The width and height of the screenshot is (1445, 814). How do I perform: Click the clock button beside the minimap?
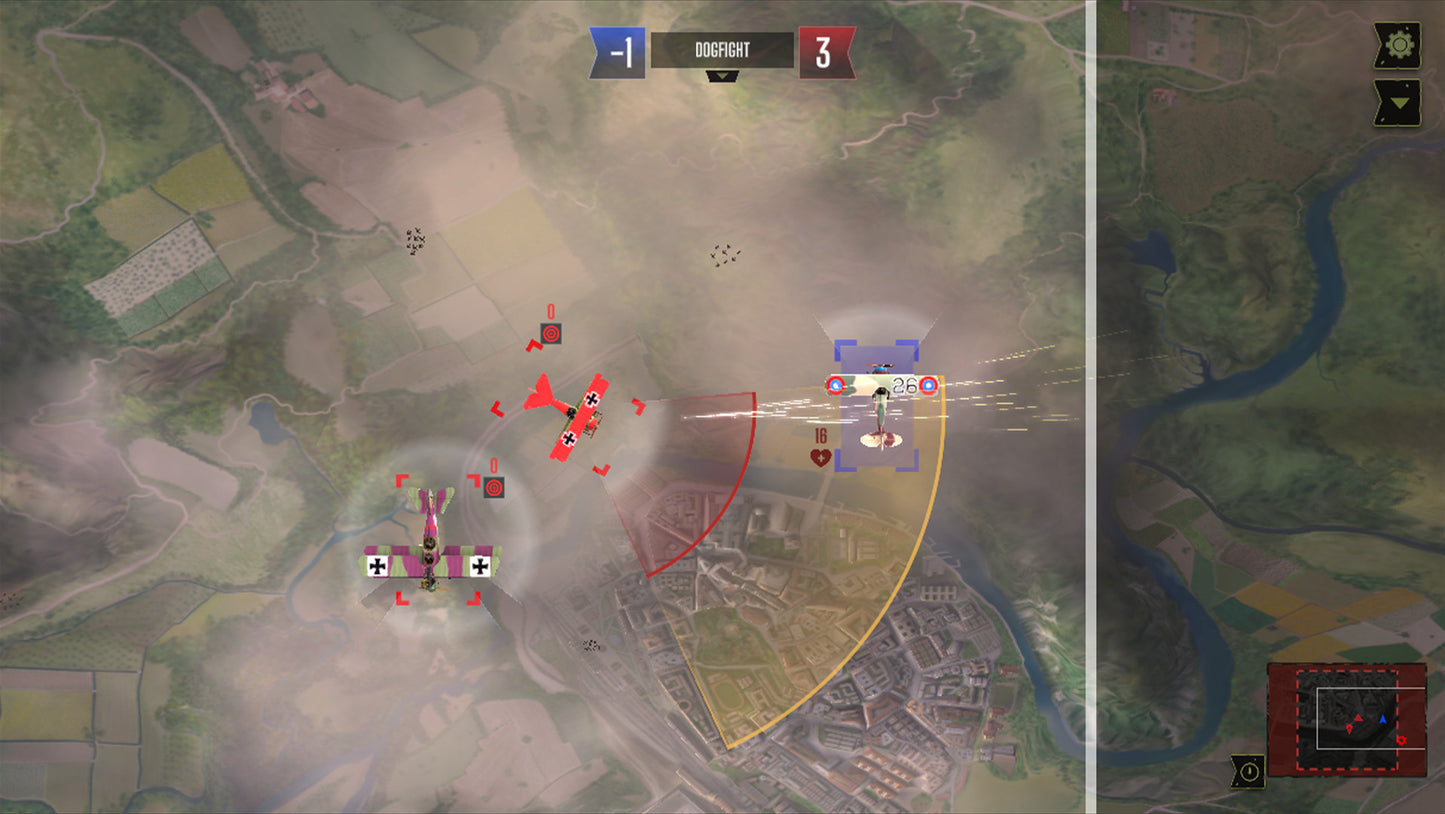1248,770
